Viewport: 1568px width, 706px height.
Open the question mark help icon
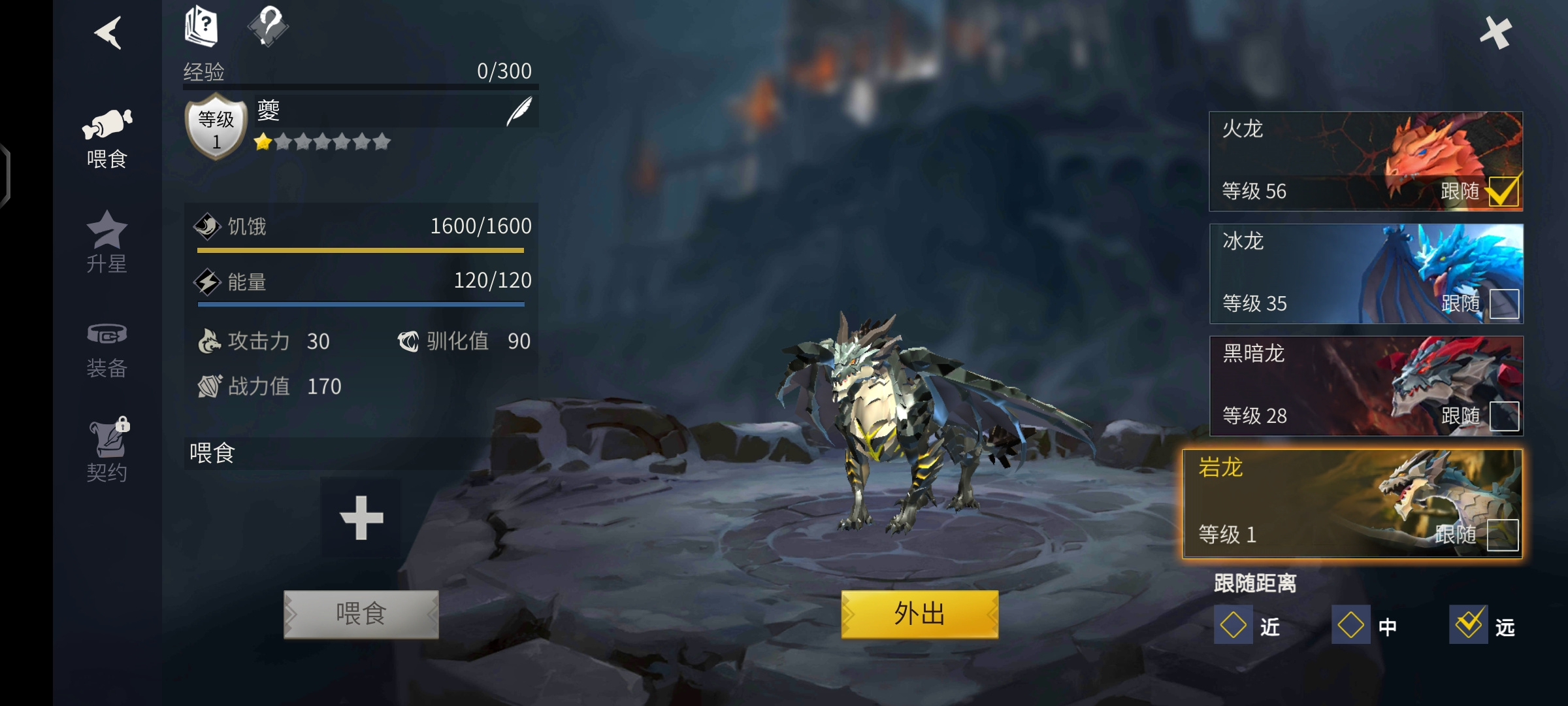[268, 26]
